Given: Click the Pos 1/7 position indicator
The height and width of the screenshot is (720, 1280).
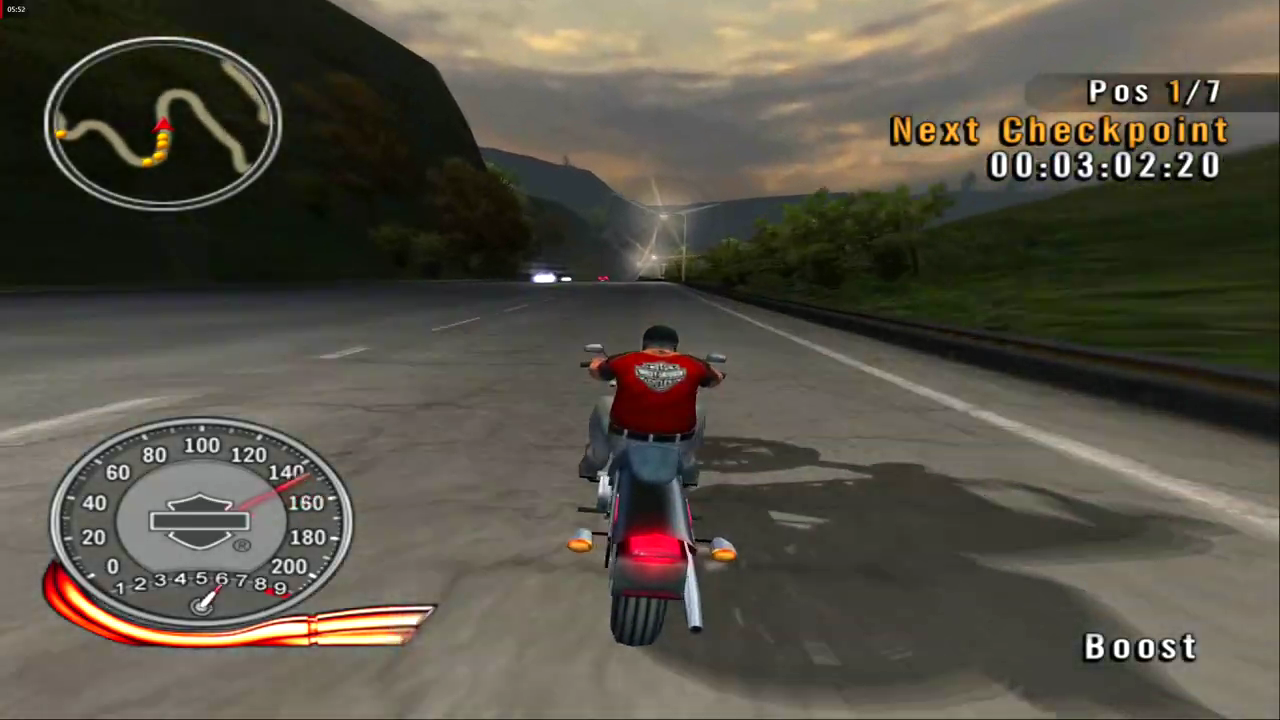Looking at the screenshot, I should coord(1155,91).
